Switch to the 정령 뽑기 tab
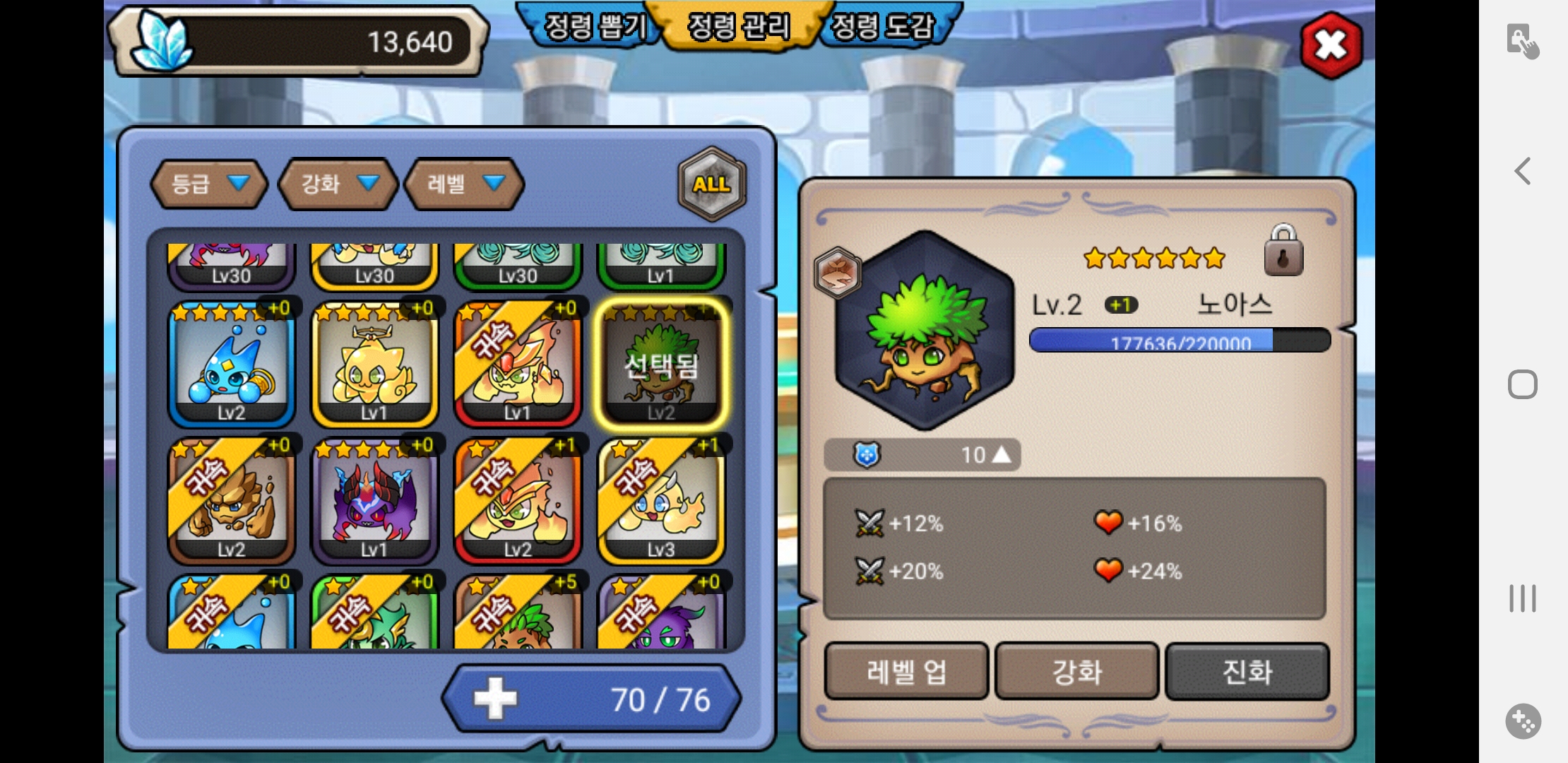The image size is (1568, 763). pos(592,27)
